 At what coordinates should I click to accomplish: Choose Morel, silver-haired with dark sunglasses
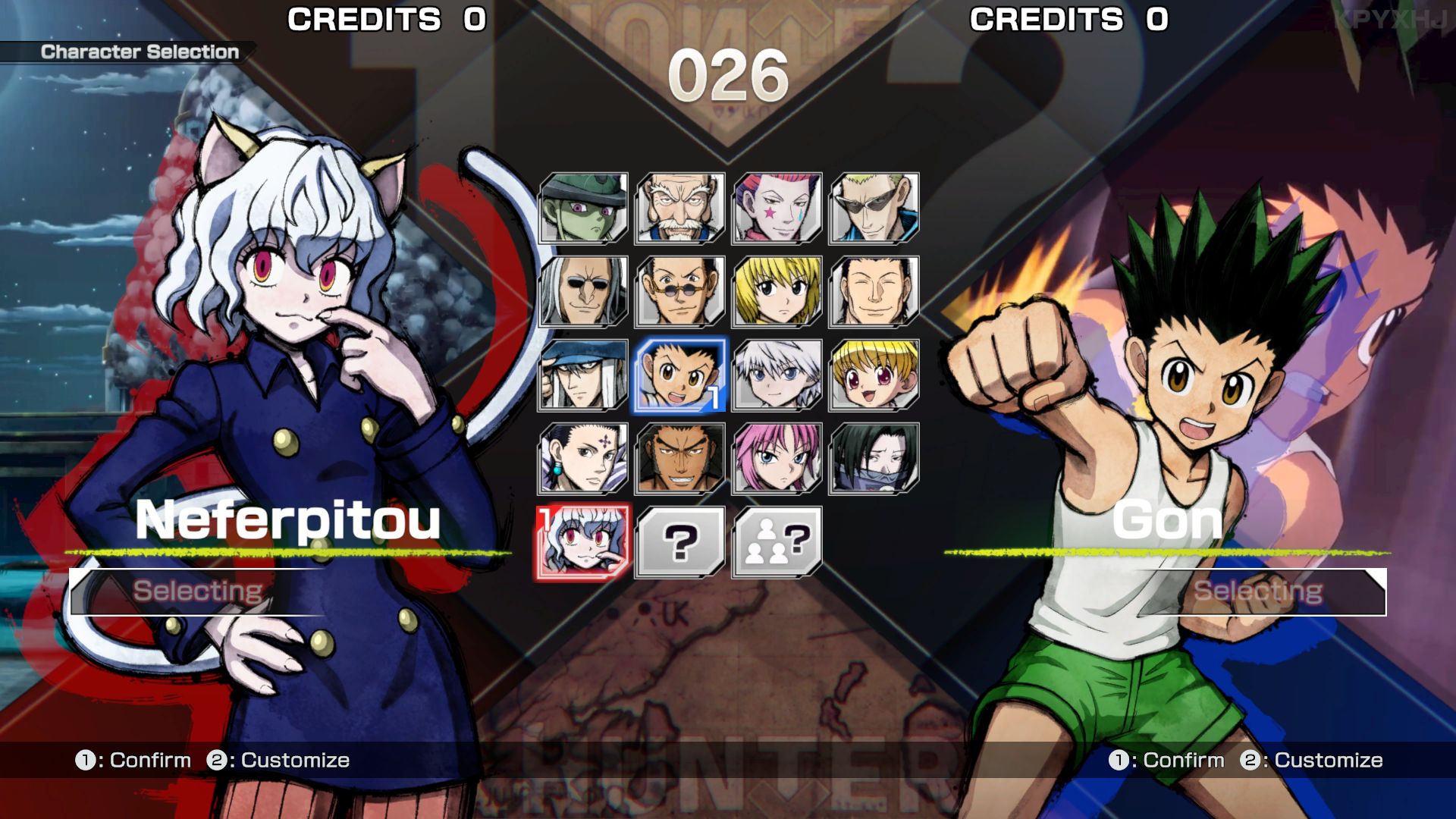click(583, 291)
